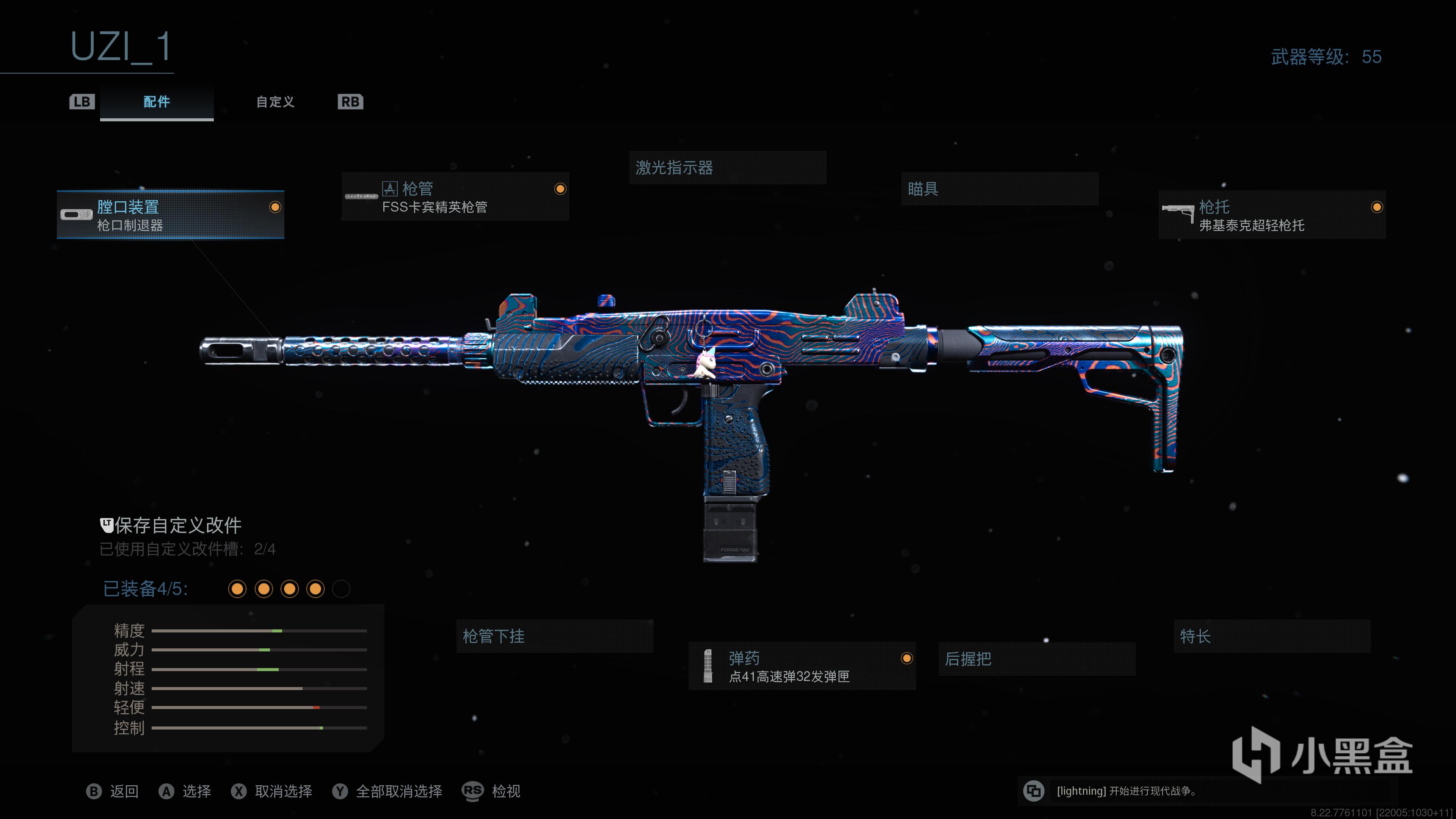Select the 弹药 ammunition slot

pos(802,667)
